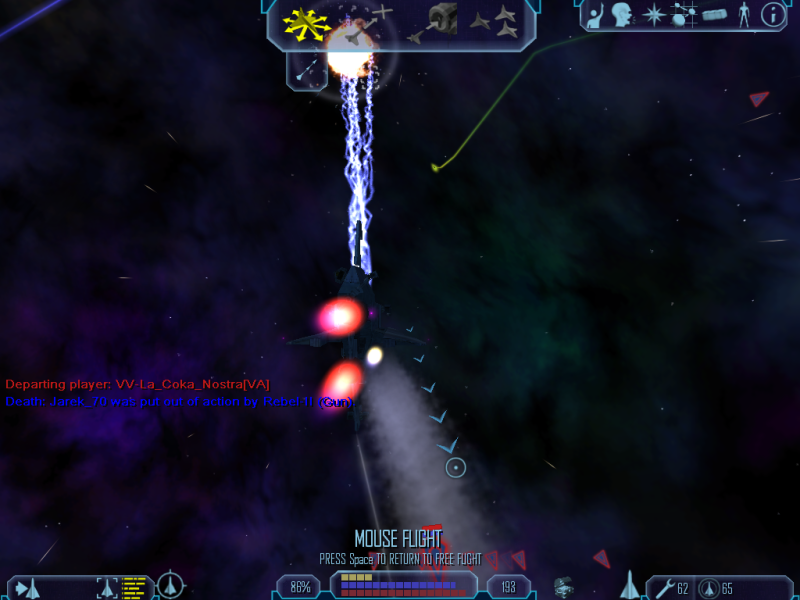The height and width of the screenshot is (600, 800).
Task: Activate the small diagonal arrow waypoint icon
Action: coord(307,71)
